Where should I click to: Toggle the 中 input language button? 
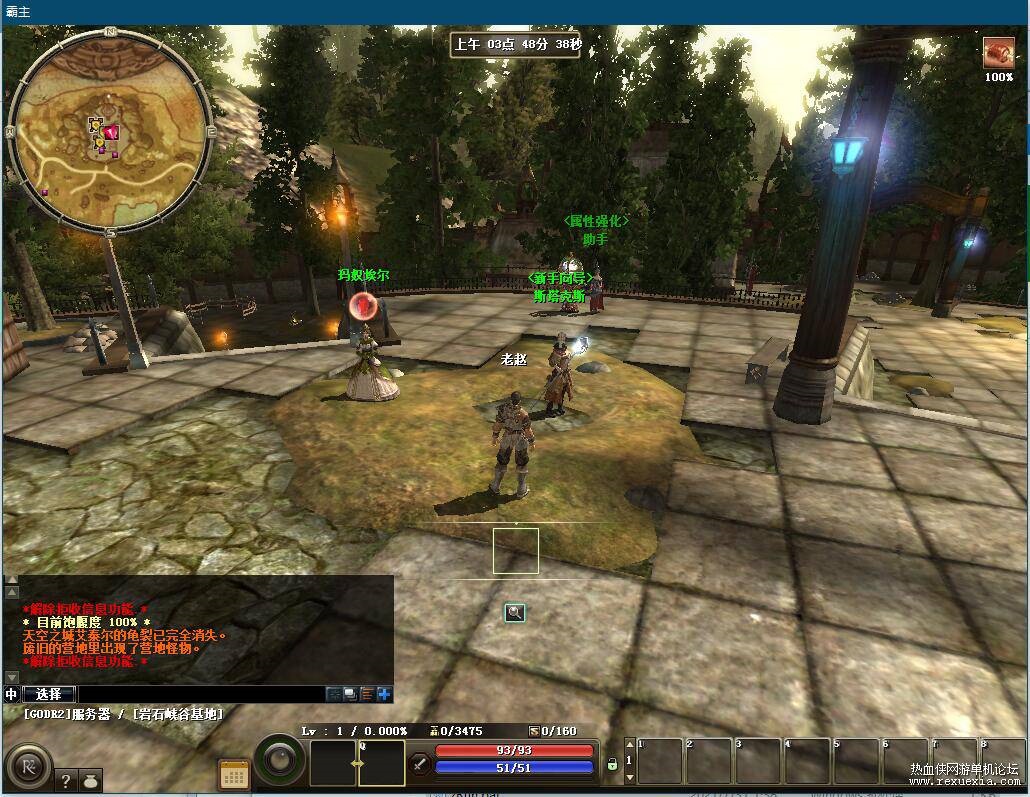pyautogui.click(x=11, y=694)
